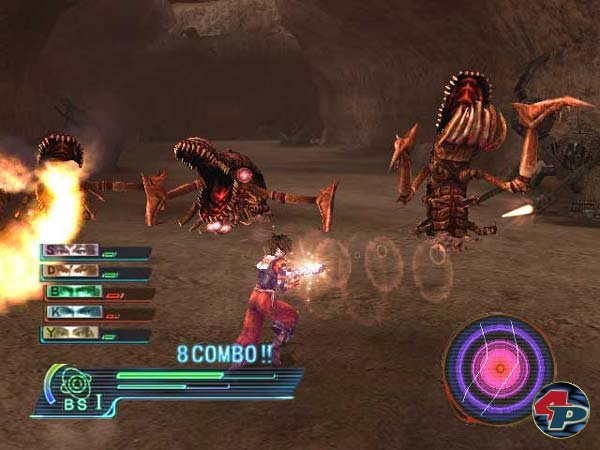Select the party member portrait labeled Y

pos(70,333)
